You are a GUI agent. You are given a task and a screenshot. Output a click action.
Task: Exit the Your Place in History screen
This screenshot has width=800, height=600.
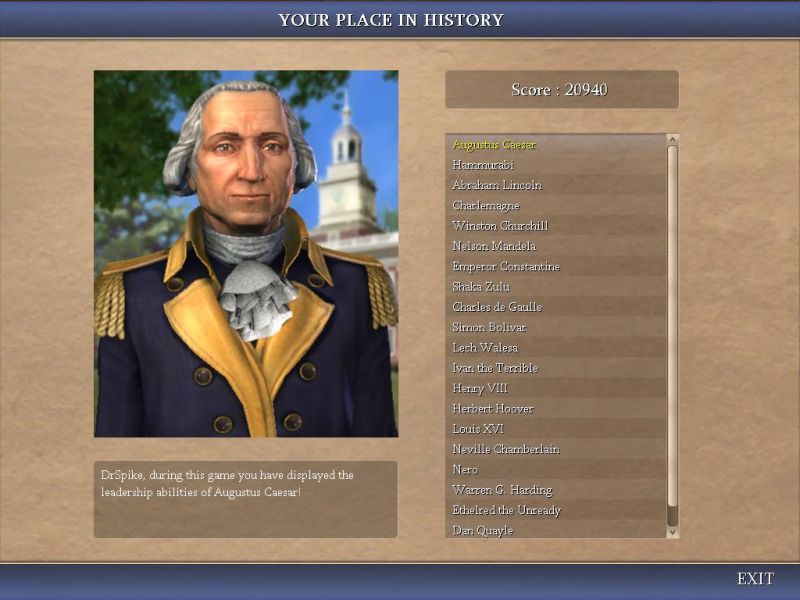coord(755,579)
